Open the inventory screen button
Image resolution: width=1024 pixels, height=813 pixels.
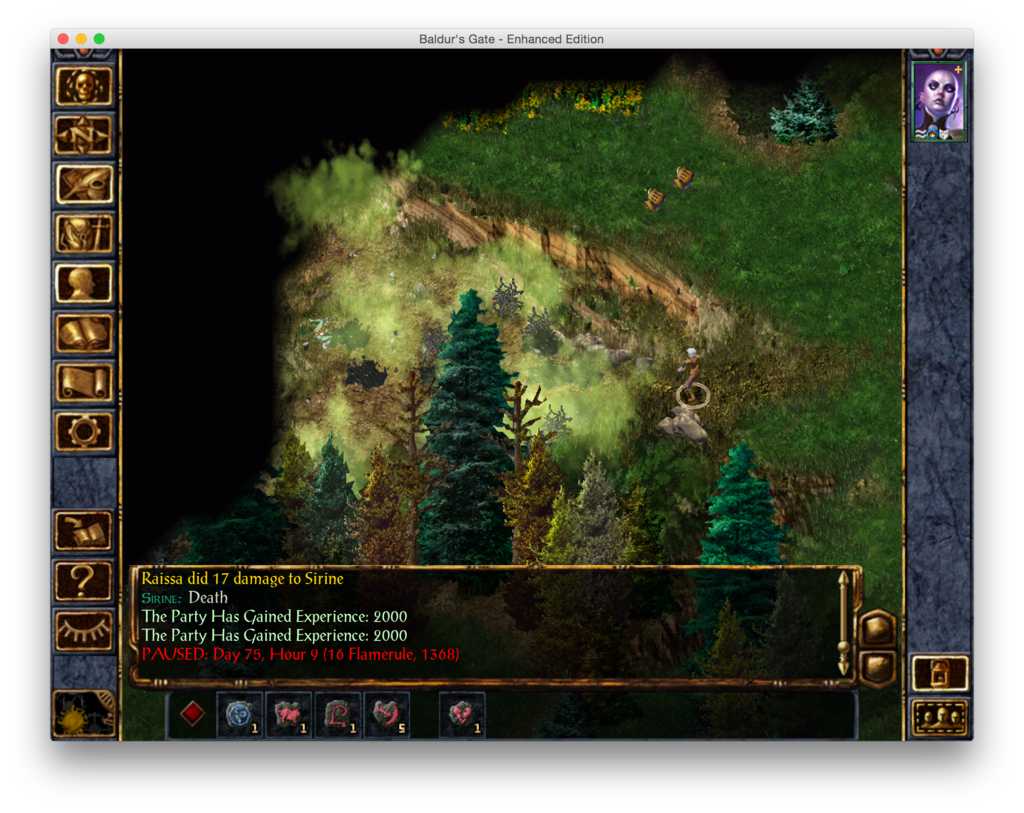(84, 234)
